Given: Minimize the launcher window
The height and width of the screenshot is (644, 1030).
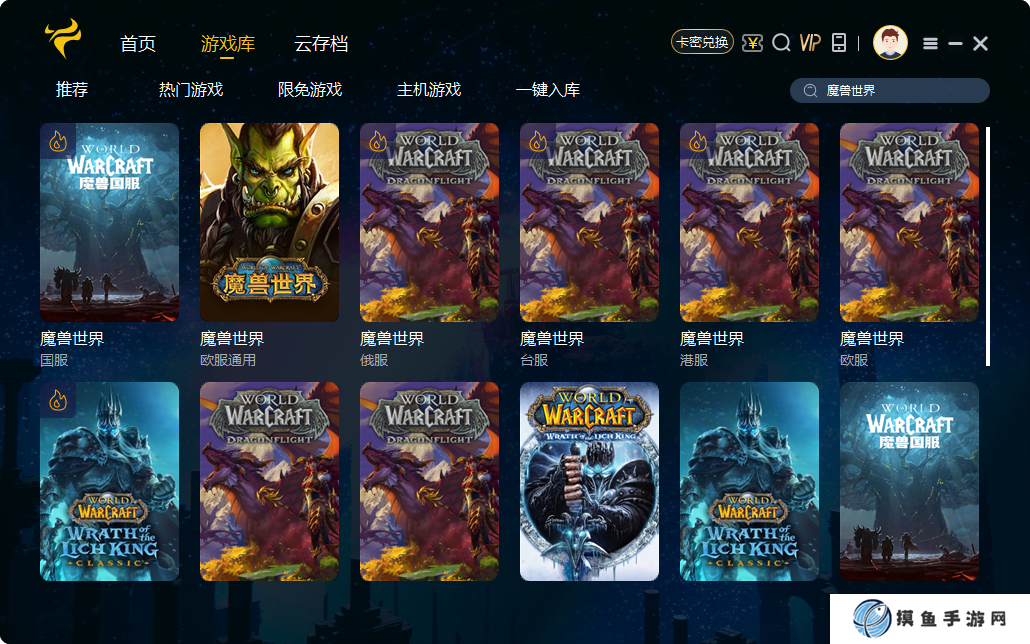Looking at the screenshot, I should [x=955, y=43].
